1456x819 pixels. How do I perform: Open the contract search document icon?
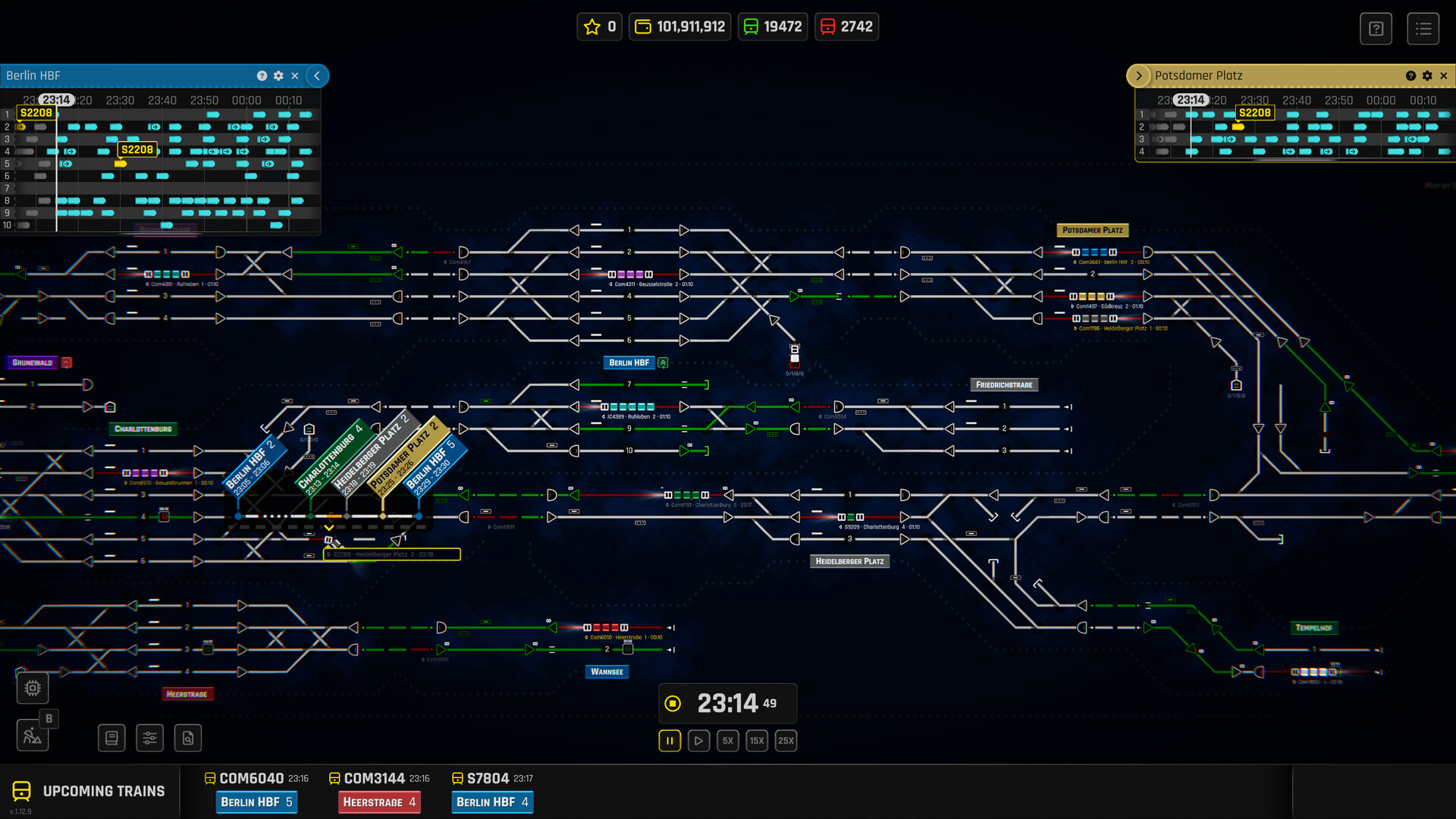[187, 737]
